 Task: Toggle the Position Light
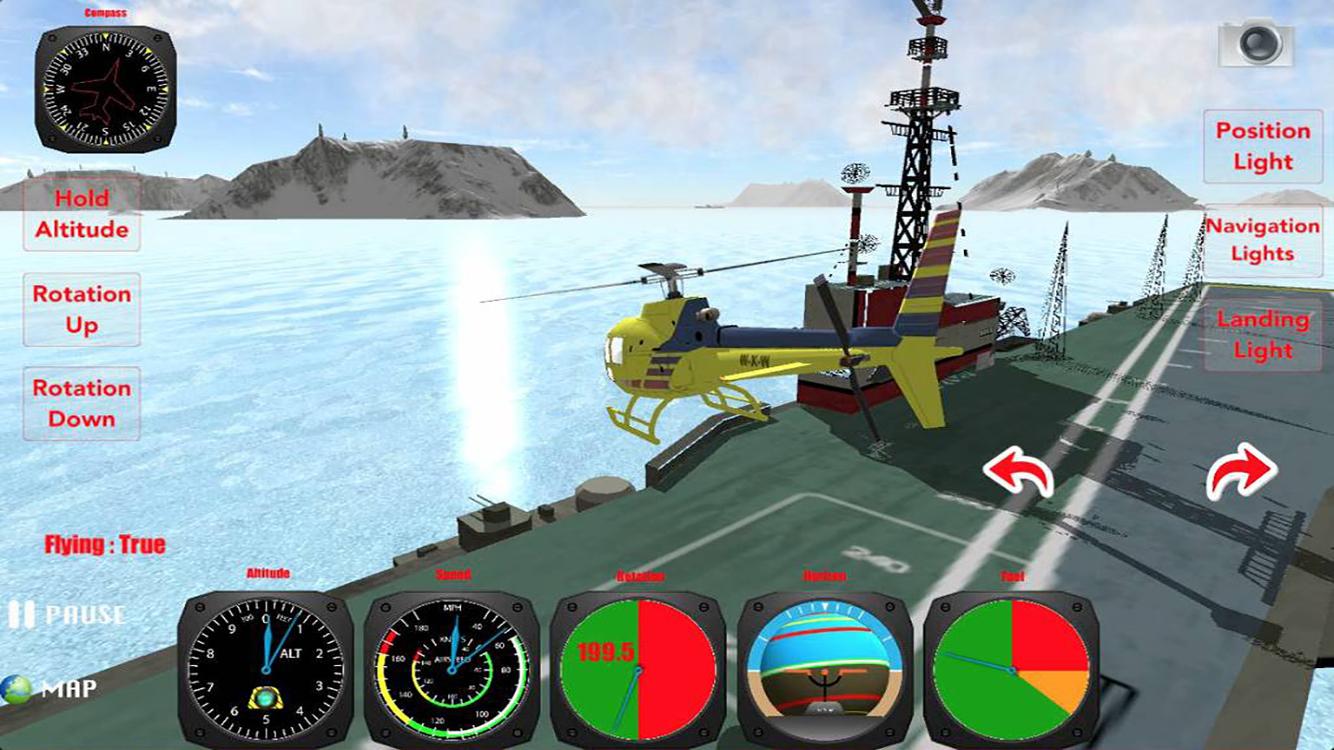click(x=1262, y=145)
